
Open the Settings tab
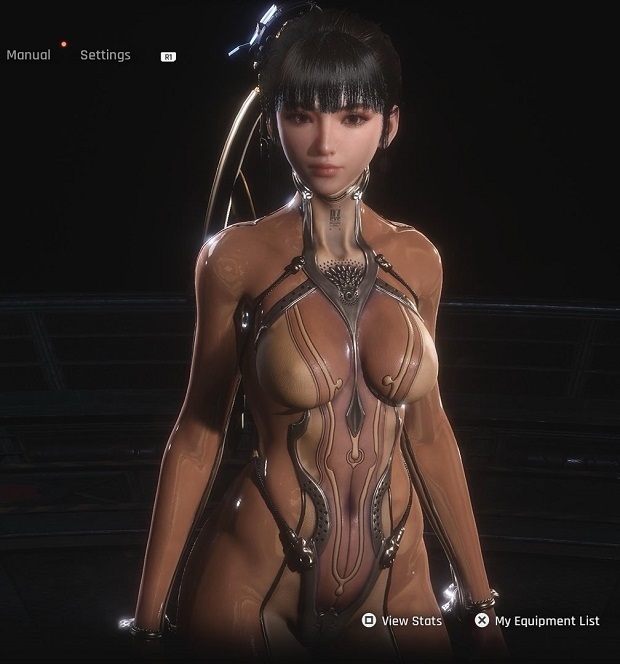pyautogui.click(x=105, y=55)
